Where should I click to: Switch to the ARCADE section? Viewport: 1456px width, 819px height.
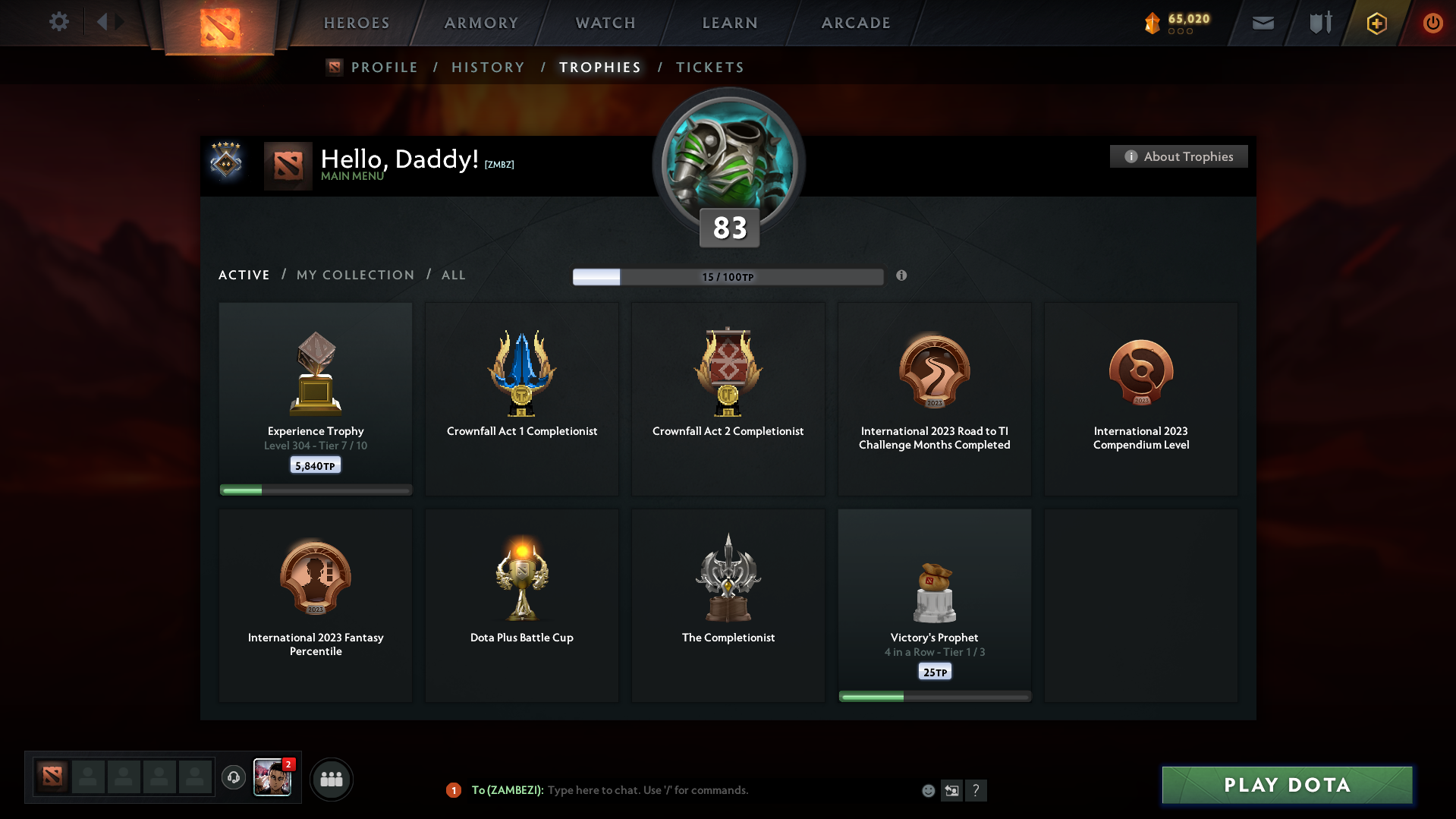855,23
